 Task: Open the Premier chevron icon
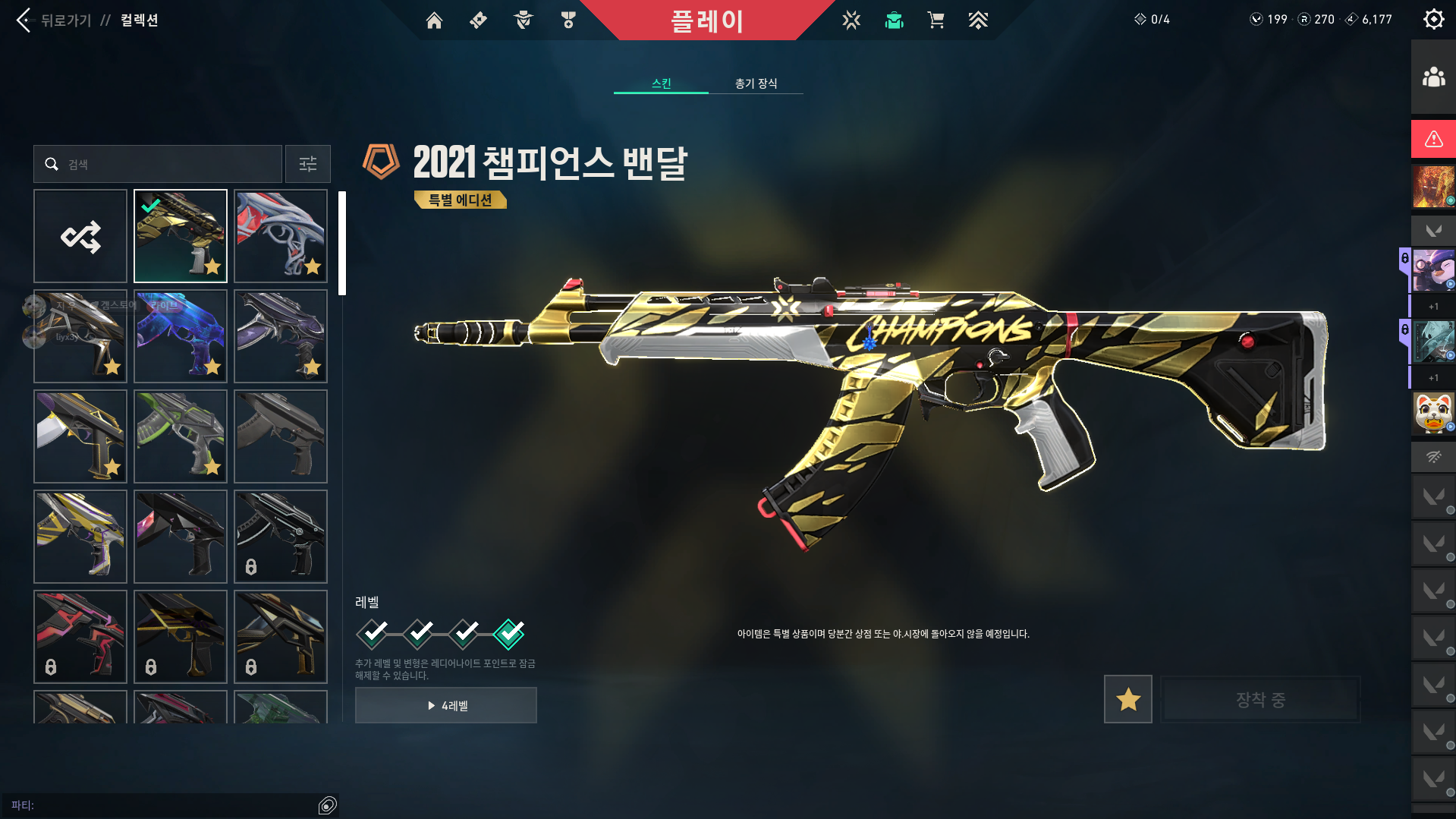coord(978,20)
